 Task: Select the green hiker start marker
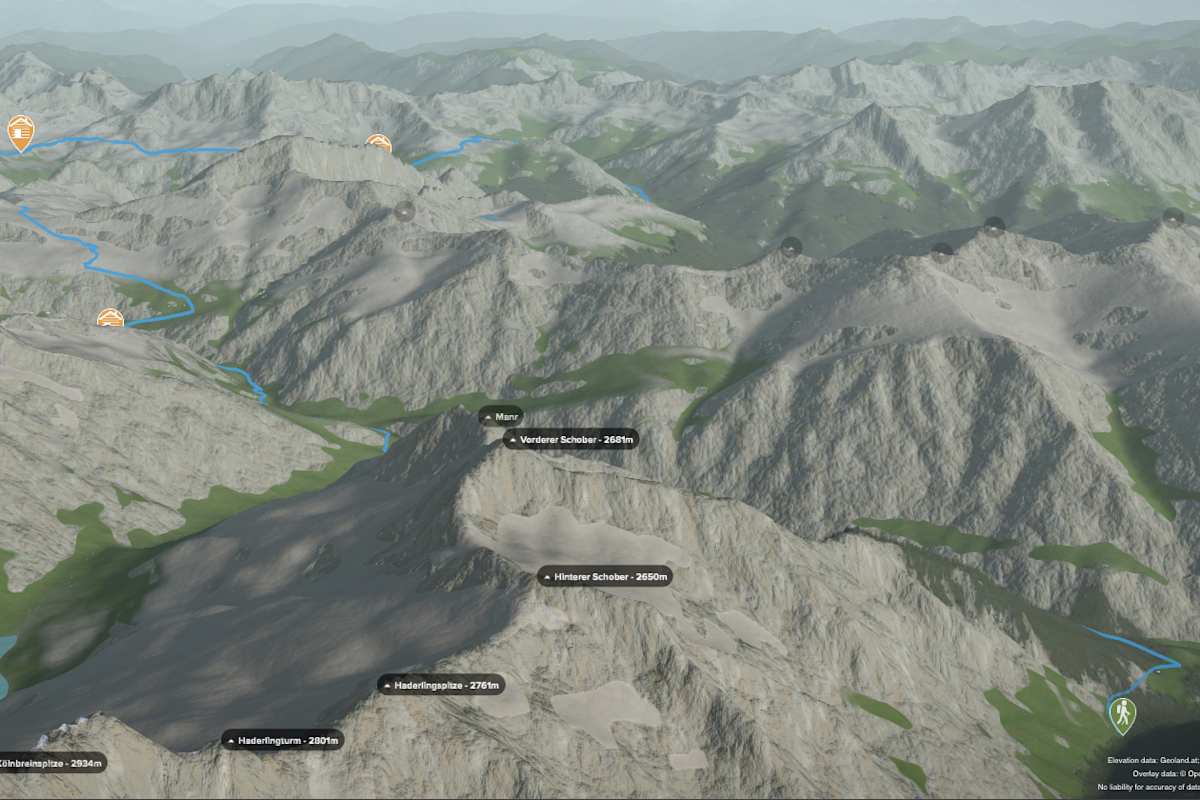pyautogui.click(x=1123, y=714)
